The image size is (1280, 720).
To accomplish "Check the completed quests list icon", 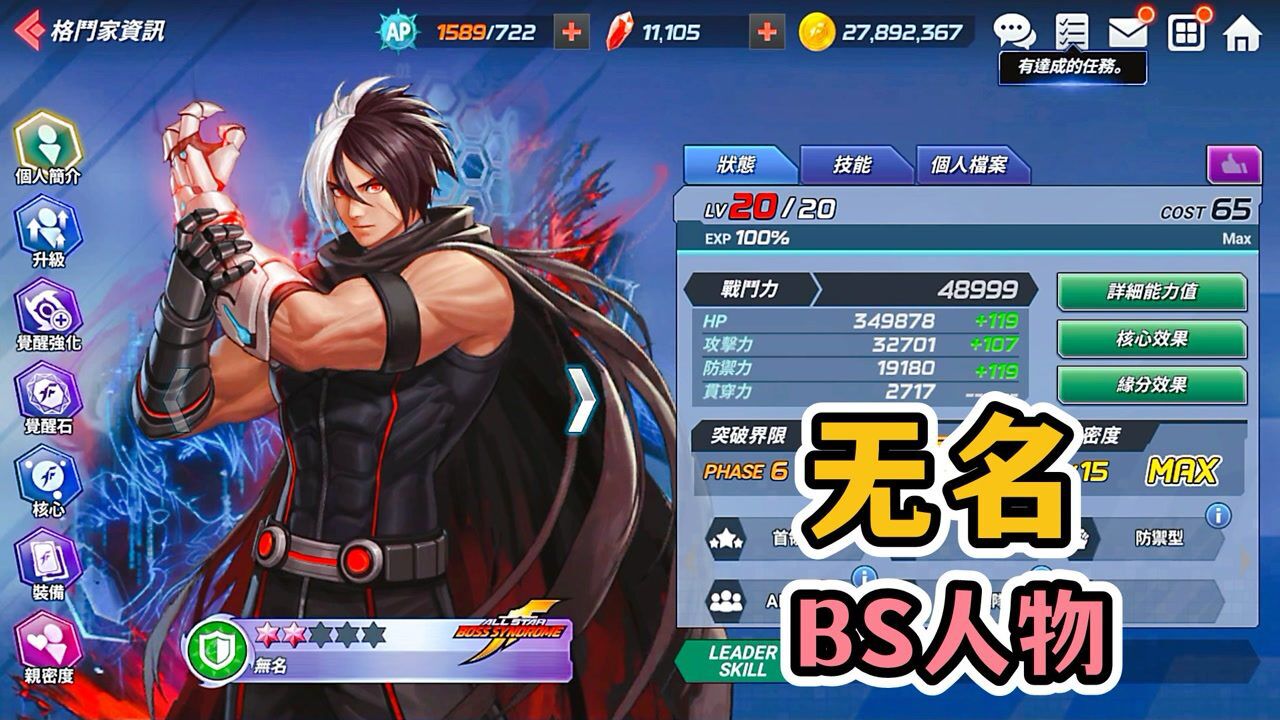I will (1074, 30).
